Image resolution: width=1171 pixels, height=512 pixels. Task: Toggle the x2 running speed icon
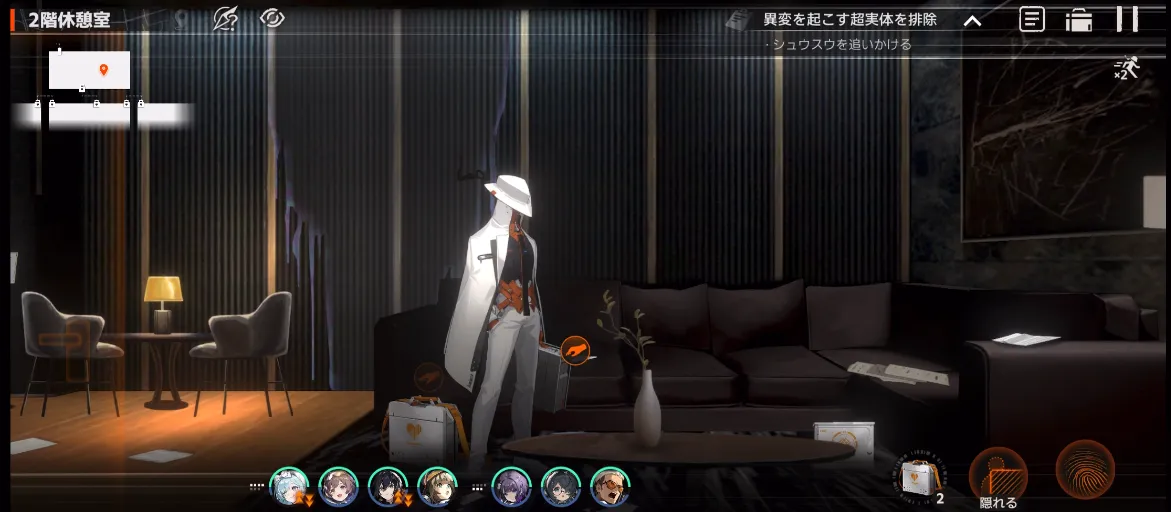(x=1126, y=68)
